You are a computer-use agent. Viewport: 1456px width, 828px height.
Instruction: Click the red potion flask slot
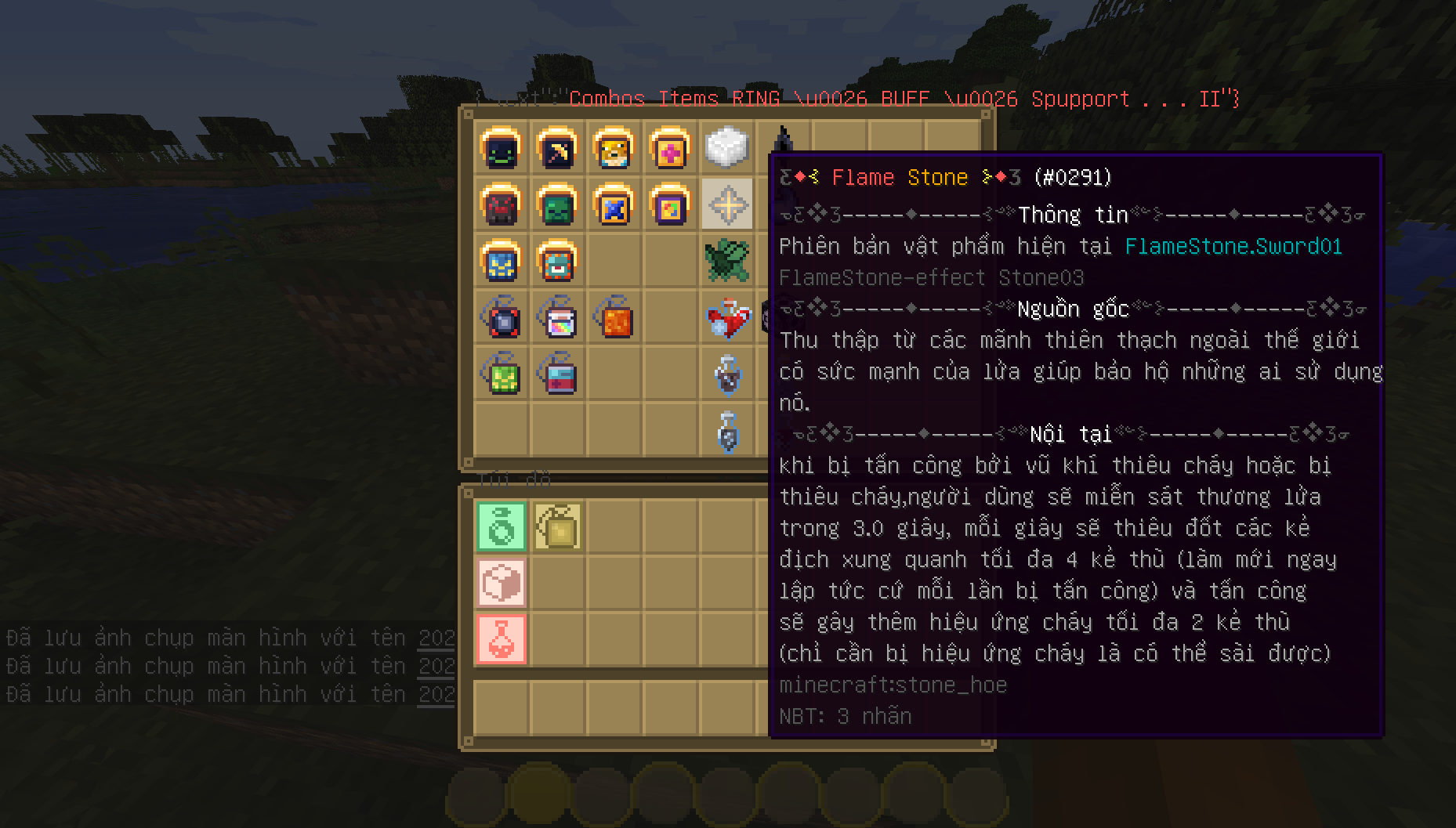[502, 639]
